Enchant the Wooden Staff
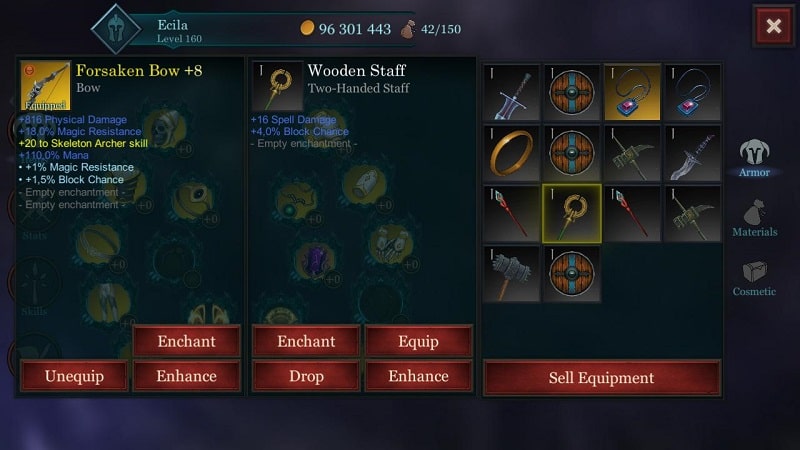The width and height of the screenshot is (800, 450). (x=306, y=341)
